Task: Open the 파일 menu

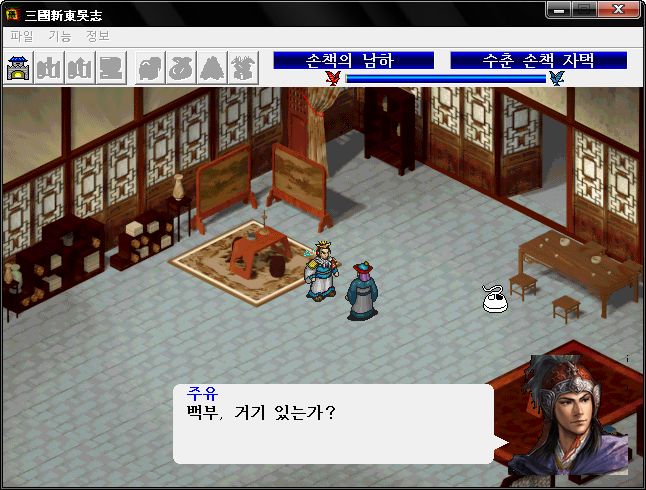Action: point(20,36)
